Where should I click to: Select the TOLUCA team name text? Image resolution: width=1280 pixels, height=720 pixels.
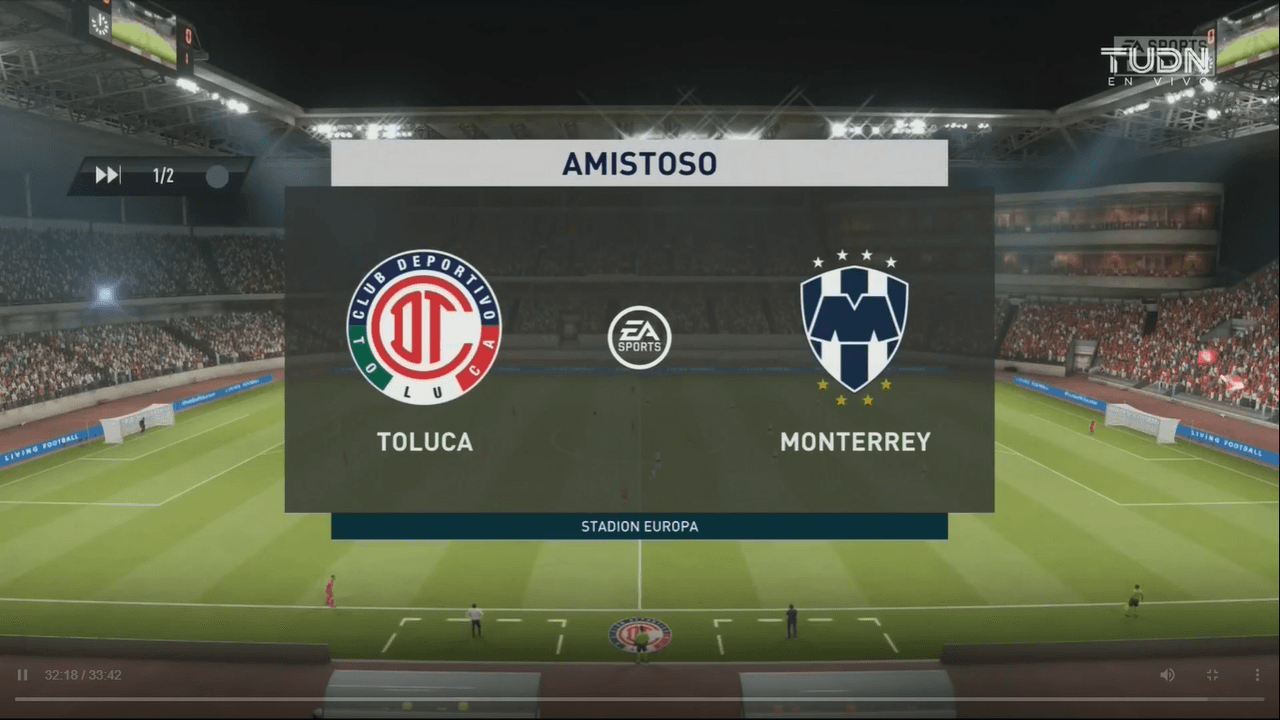[x=424, y=441]
